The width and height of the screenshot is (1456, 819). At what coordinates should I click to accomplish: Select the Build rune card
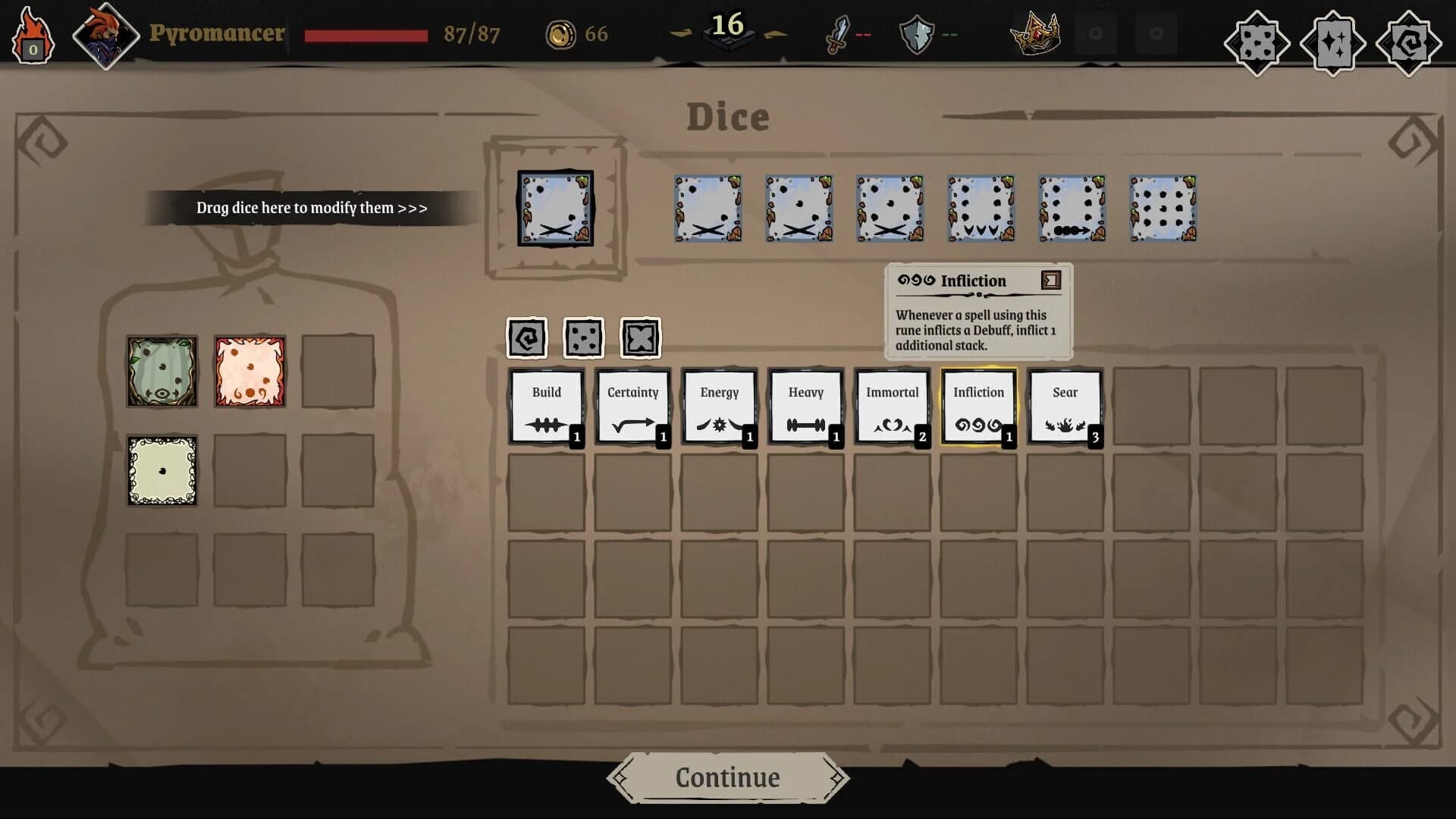click(546, 406)
